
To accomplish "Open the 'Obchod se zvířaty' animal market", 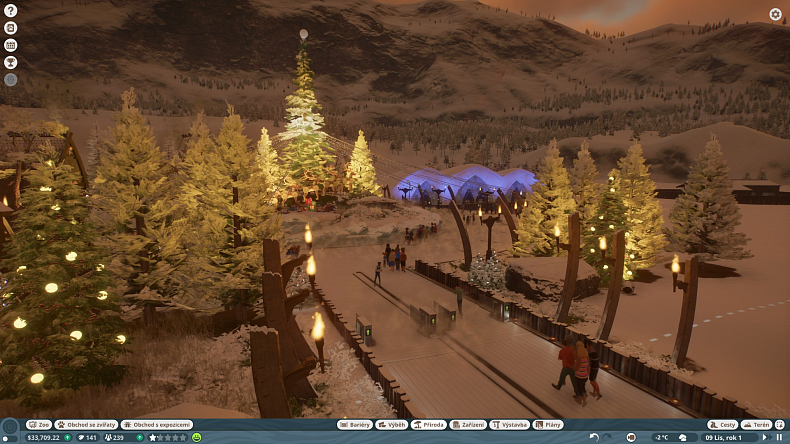I will coord(86,425).
